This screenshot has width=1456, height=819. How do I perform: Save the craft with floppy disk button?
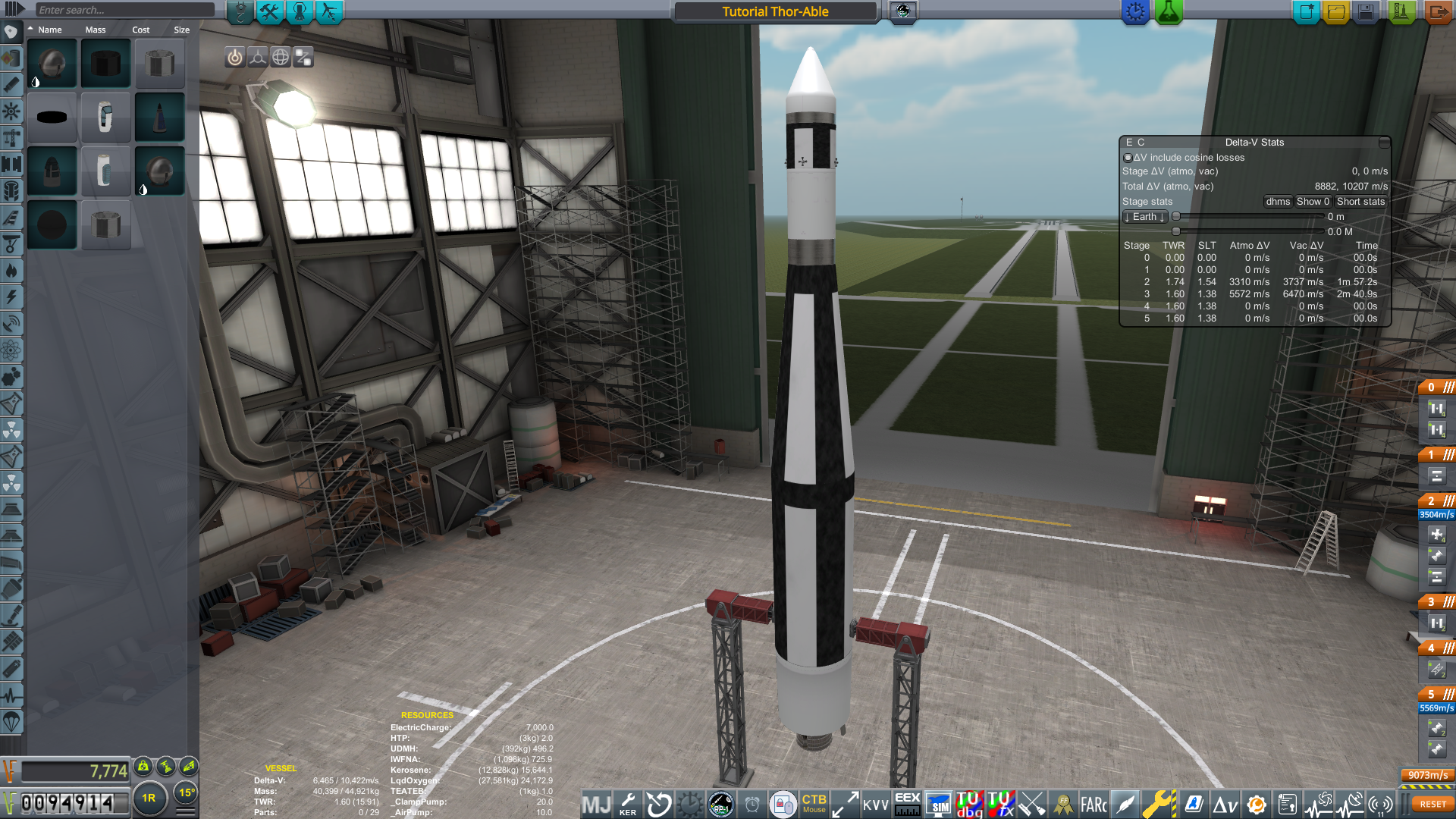pyautogui.click(x=1366, y=11)
